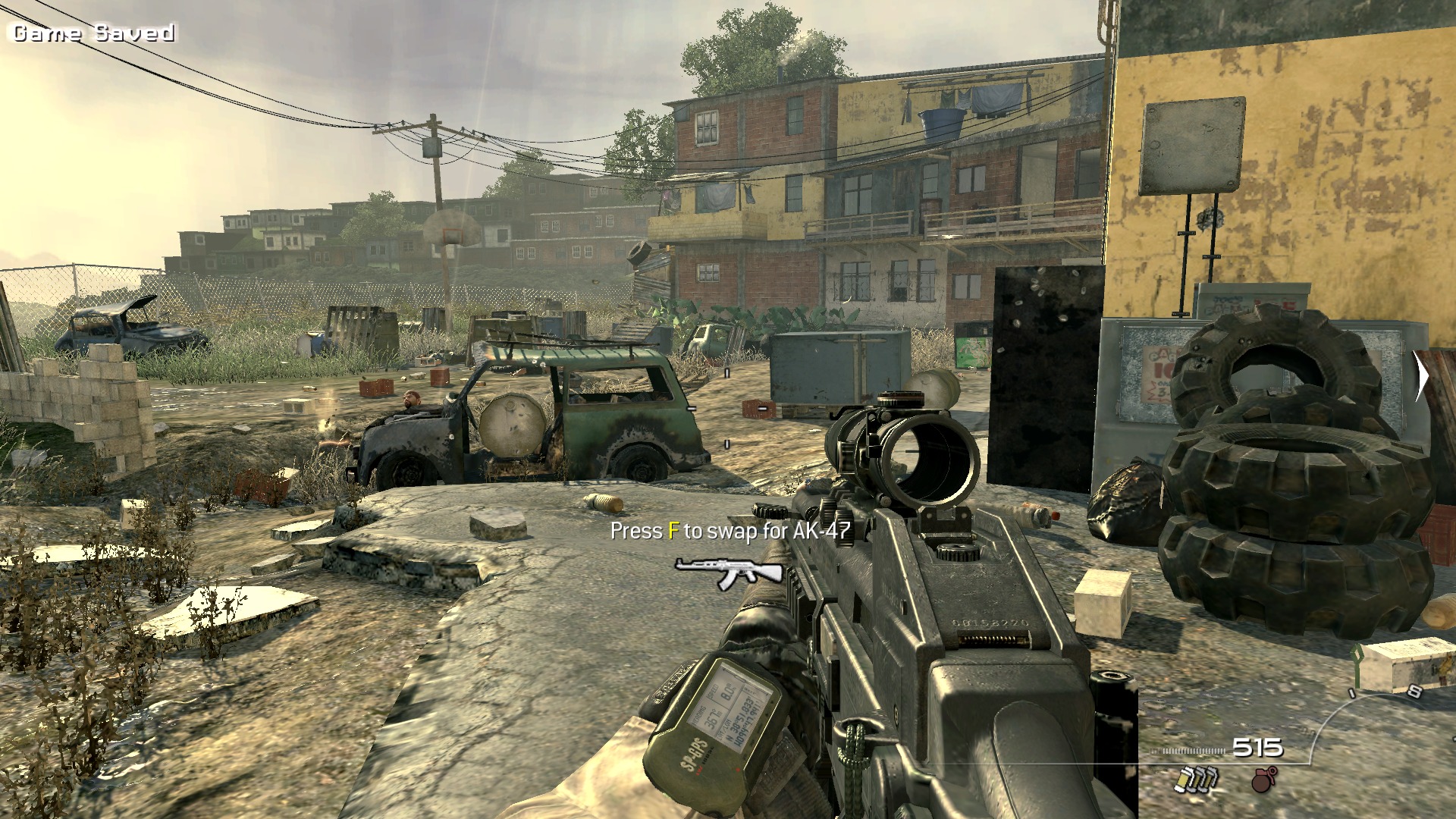Image resolution: width=1456 pixels, height=819 pixels.
Task: Click the white objective arrow indicator
Action: 1421,377
